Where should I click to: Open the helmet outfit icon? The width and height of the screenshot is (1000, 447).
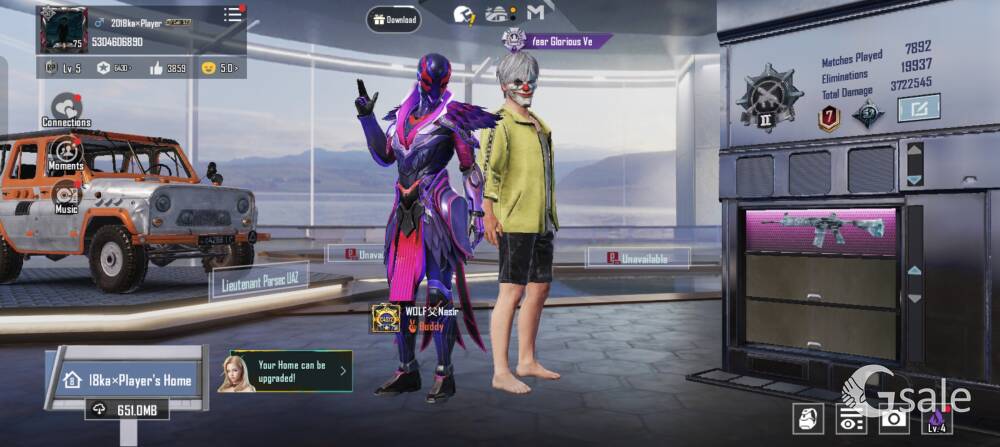click(807, 419)
